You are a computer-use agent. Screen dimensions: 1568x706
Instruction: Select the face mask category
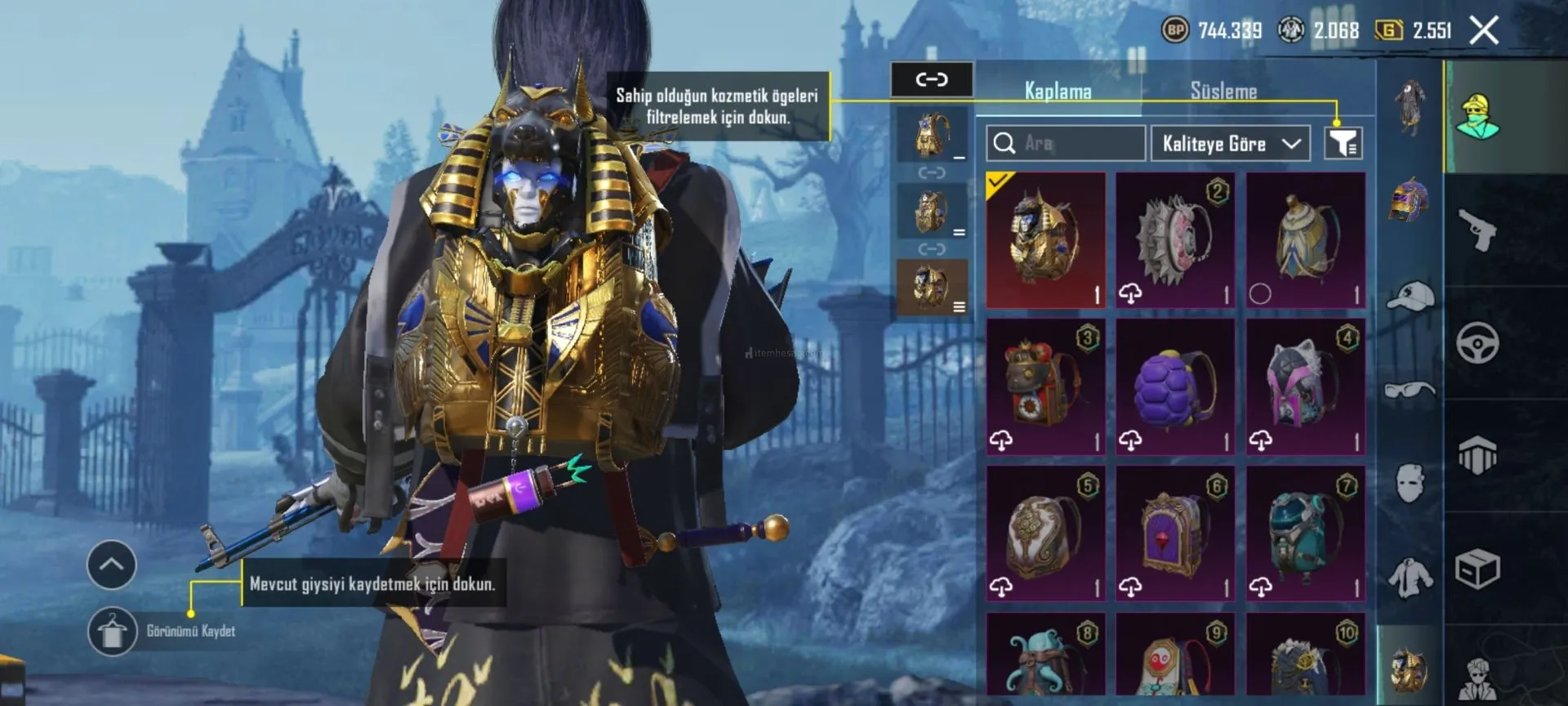tap(1410, 482)
